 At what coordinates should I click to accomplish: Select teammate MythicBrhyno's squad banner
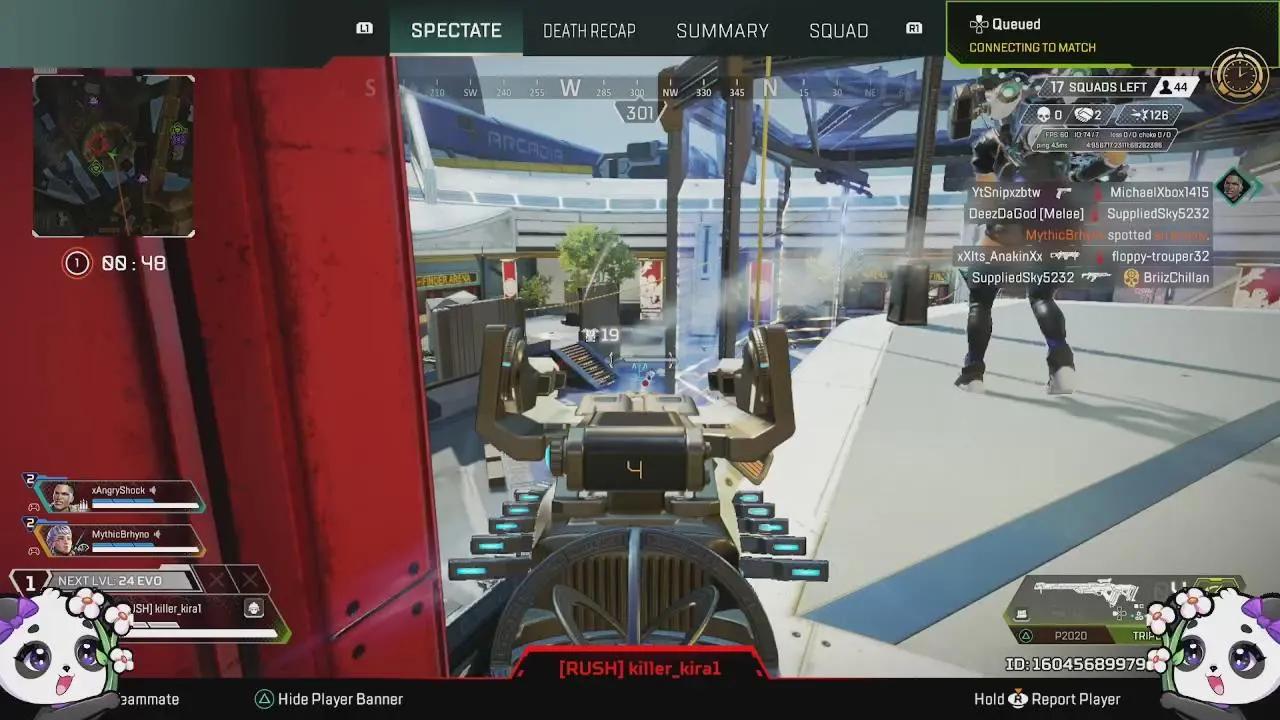click(x=118, y=540)
